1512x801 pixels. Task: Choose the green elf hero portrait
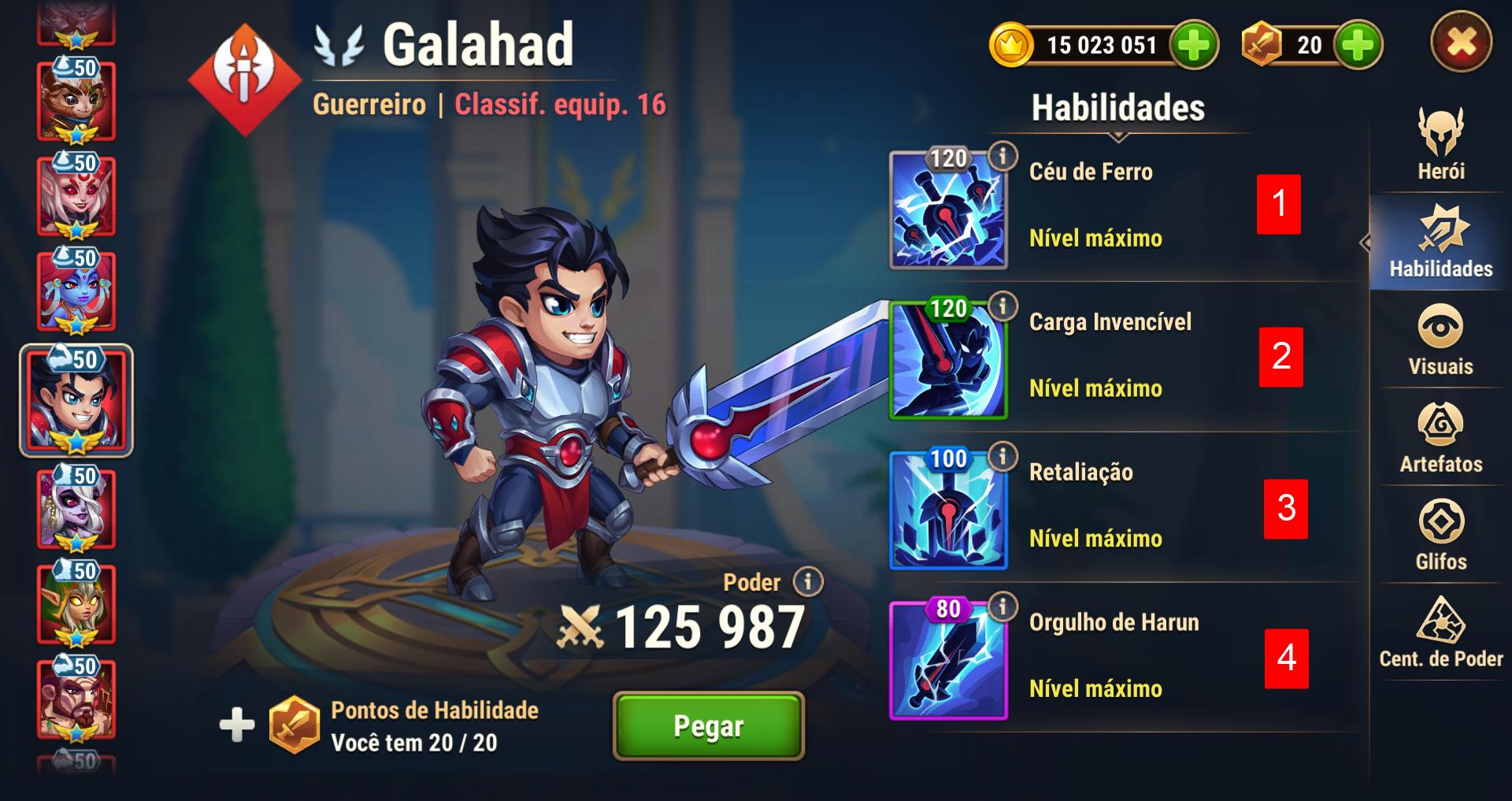coord(76,604)
